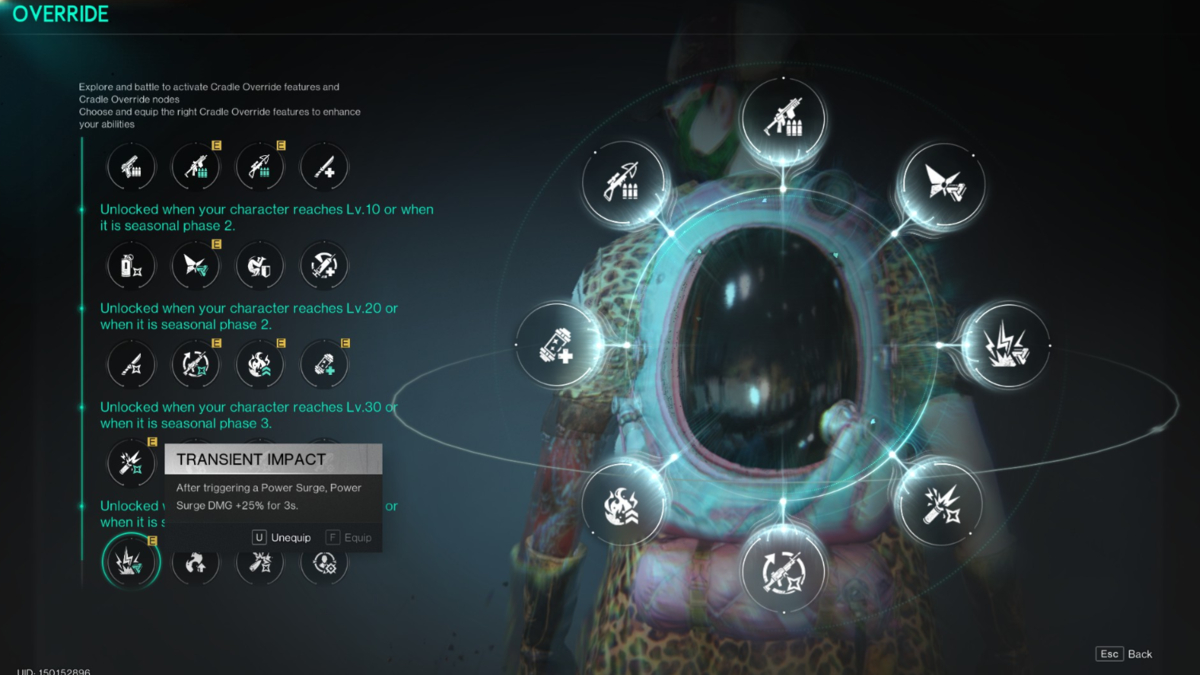Select the flame slot on the ring
This screenshot has width=1200, height=675.
[624, 504]
